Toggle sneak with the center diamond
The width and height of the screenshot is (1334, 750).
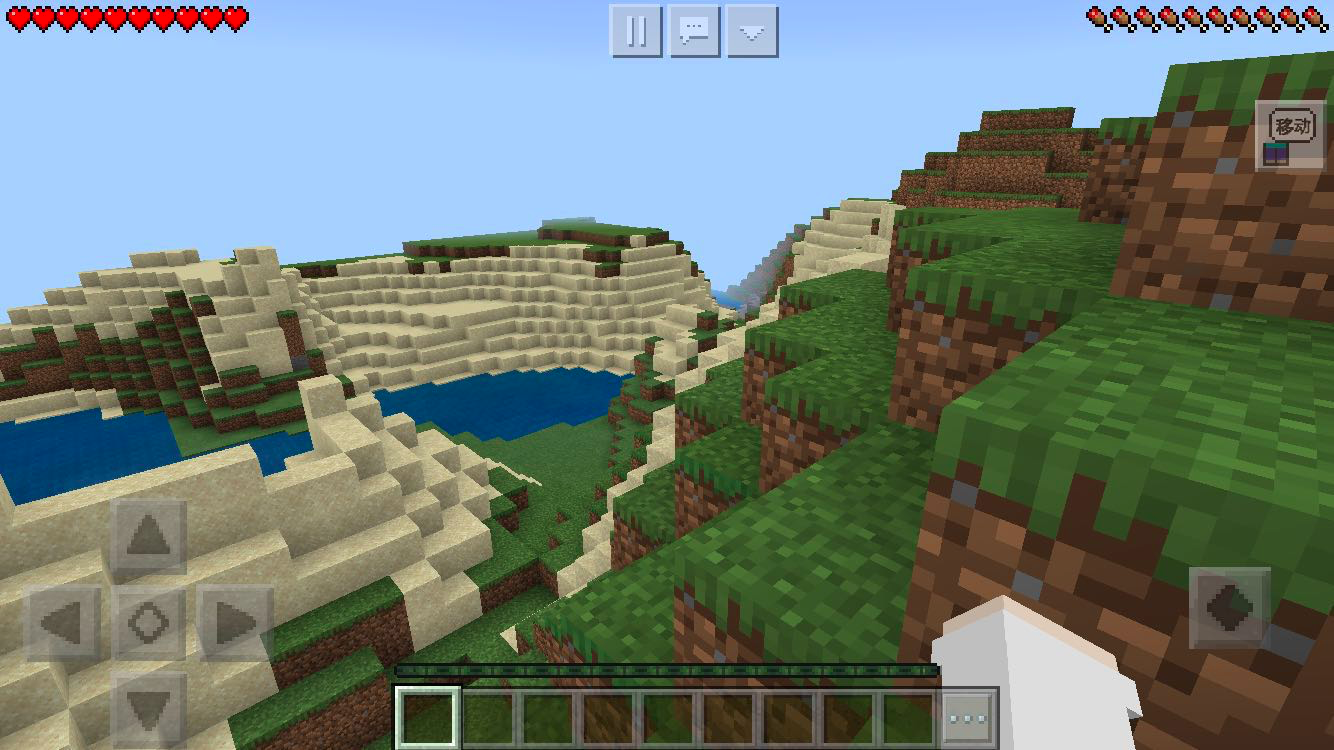click(x=148, y=624)
